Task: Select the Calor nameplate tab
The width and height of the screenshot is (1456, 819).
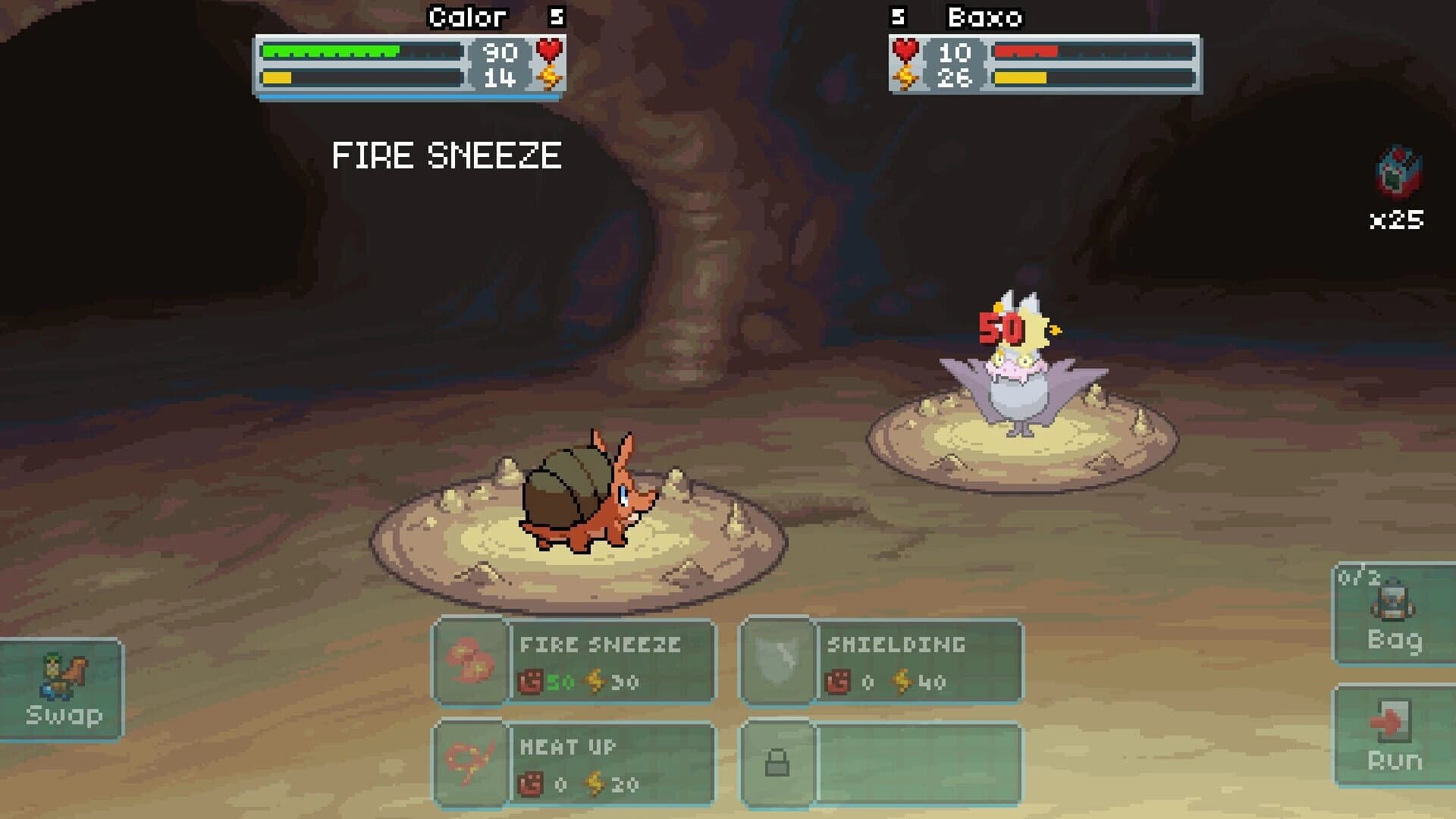Action: [468, 17]
